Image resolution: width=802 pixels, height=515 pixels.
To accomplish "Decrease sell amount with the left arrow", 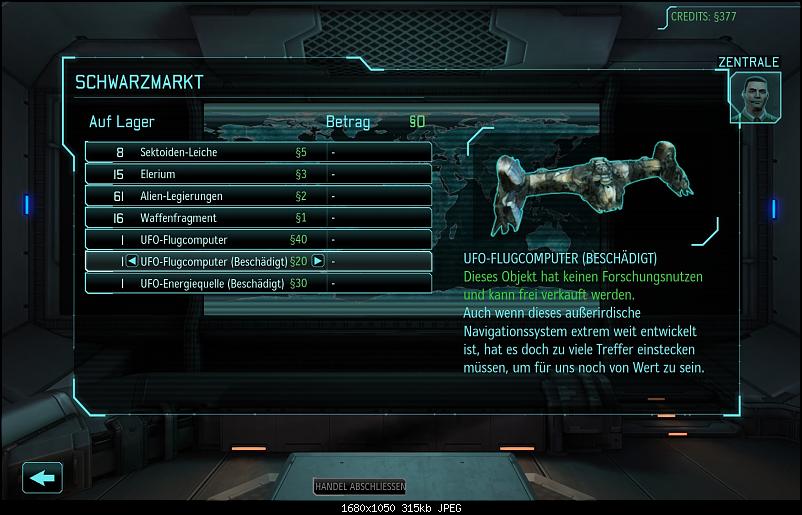I will [132, 261].
